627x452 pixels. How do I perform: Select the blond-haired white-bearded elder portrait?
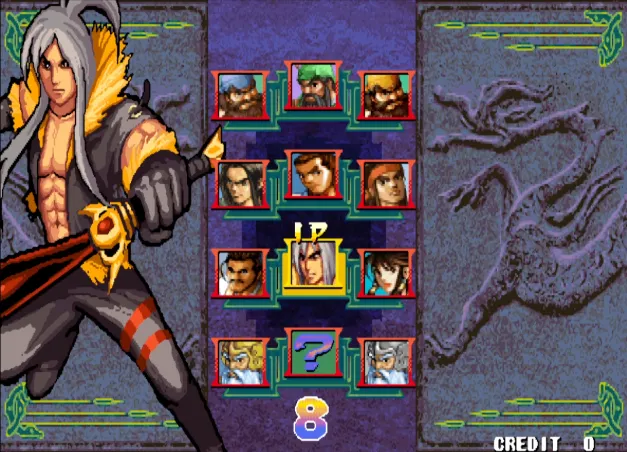pyautogui.click(x=241, y=361)
